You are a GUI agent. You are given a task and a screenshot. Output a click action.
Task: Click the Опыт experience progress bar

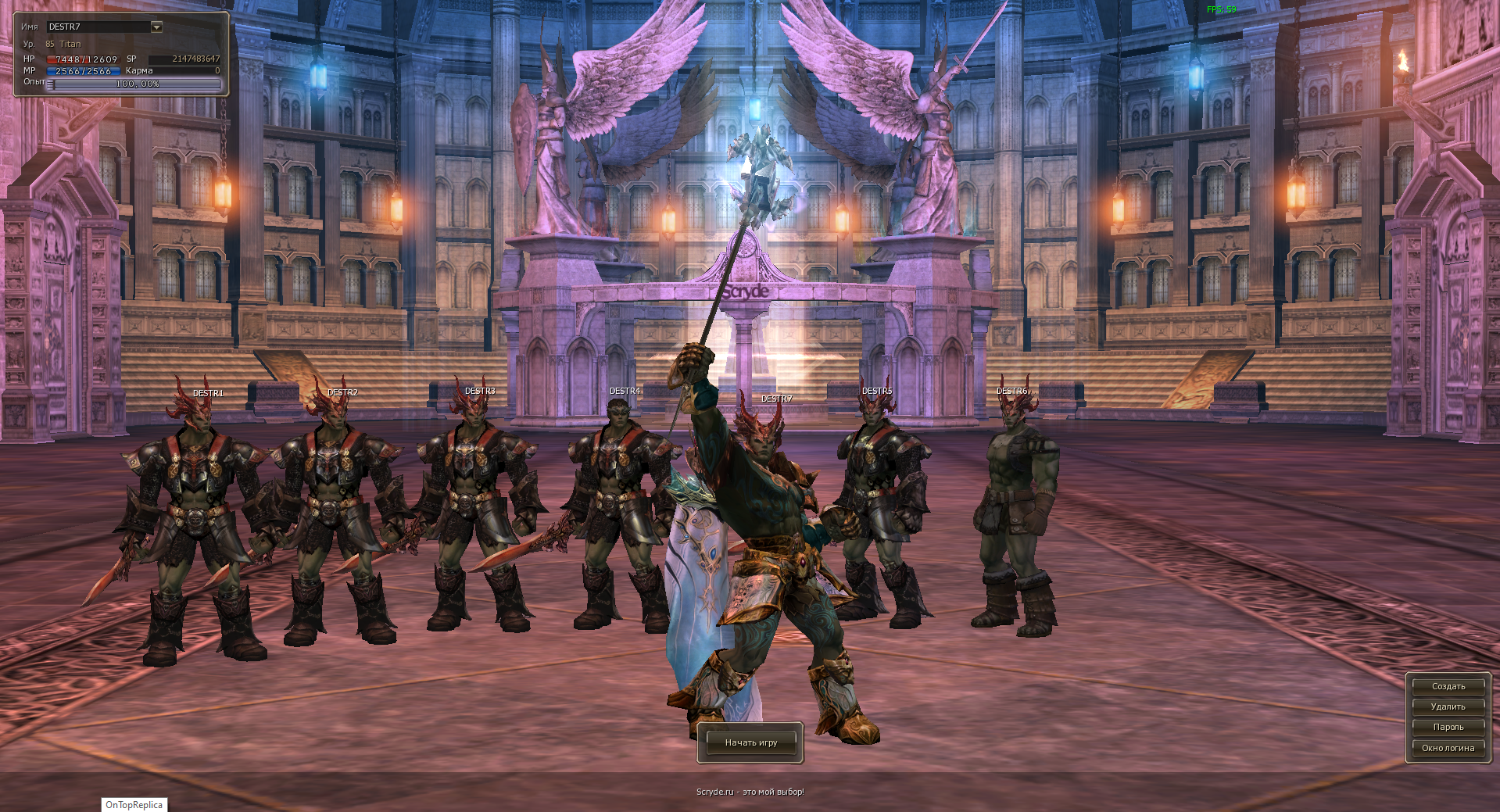tap(135, 84)
